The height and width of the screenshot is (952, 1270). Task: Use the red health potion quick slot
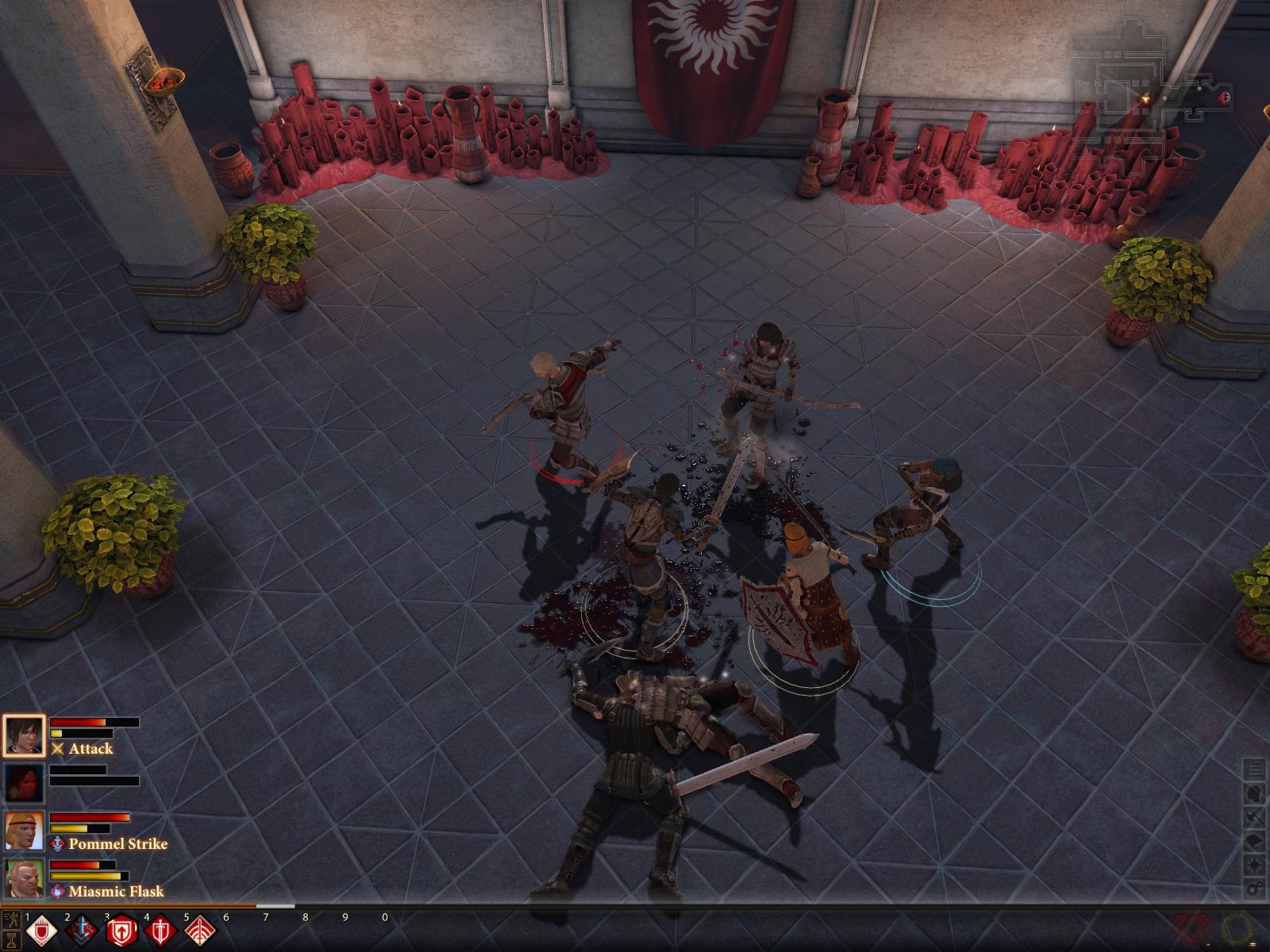point(1191,928)
